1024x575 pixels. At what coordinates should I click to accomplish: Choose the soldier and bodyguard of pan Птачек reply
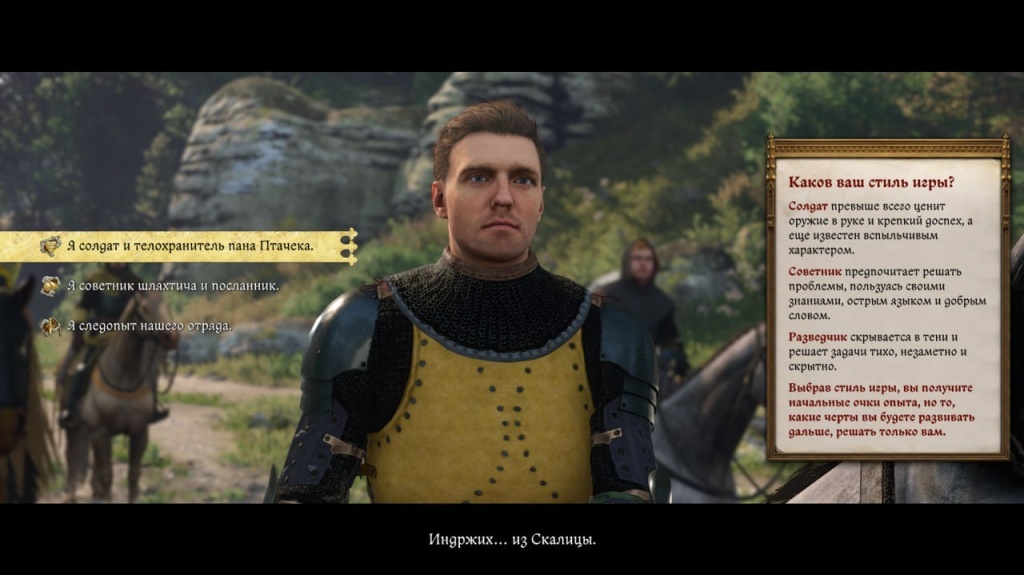point(190,245)
